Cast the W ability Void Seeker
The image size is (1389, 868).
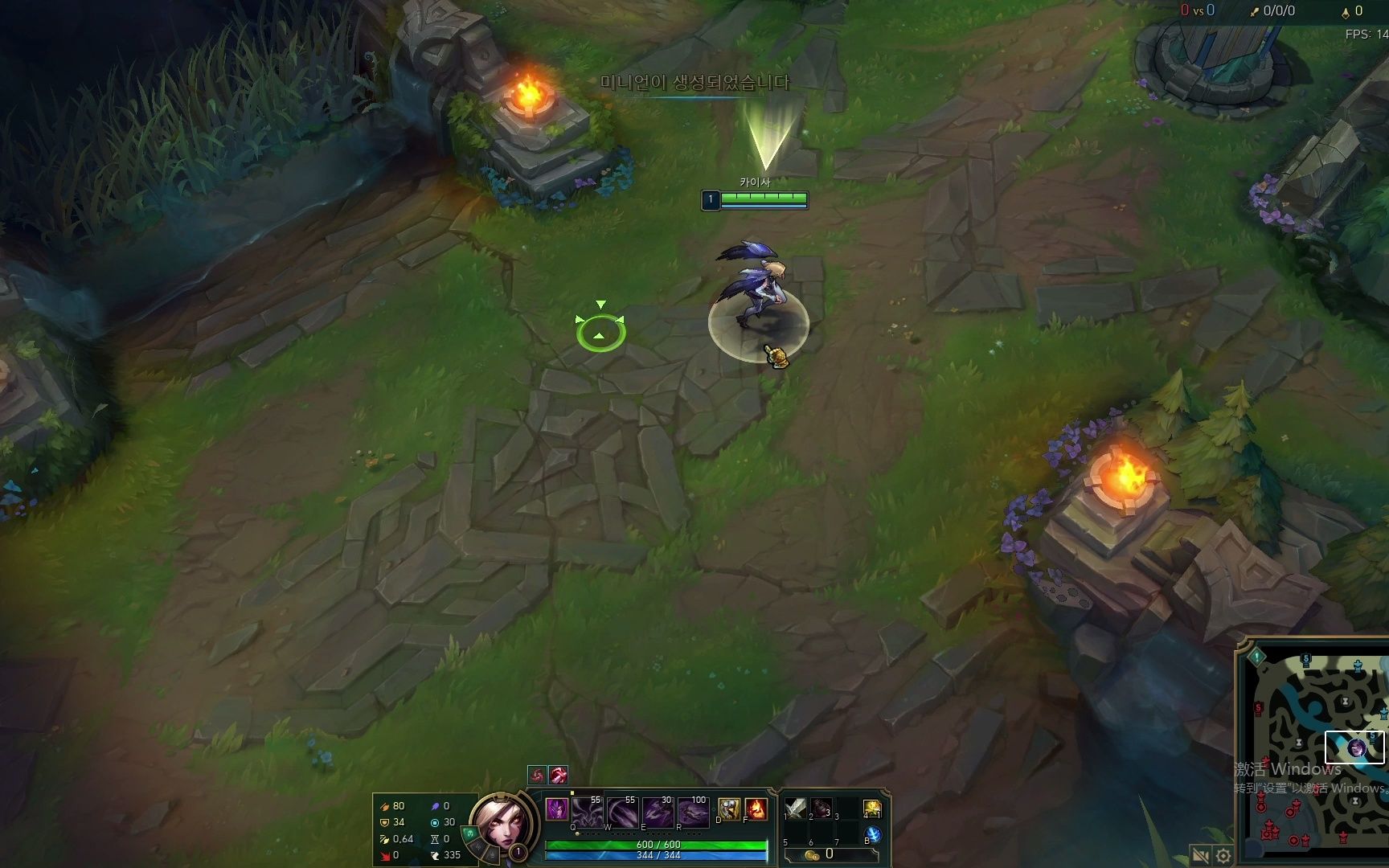coord(622,812)
